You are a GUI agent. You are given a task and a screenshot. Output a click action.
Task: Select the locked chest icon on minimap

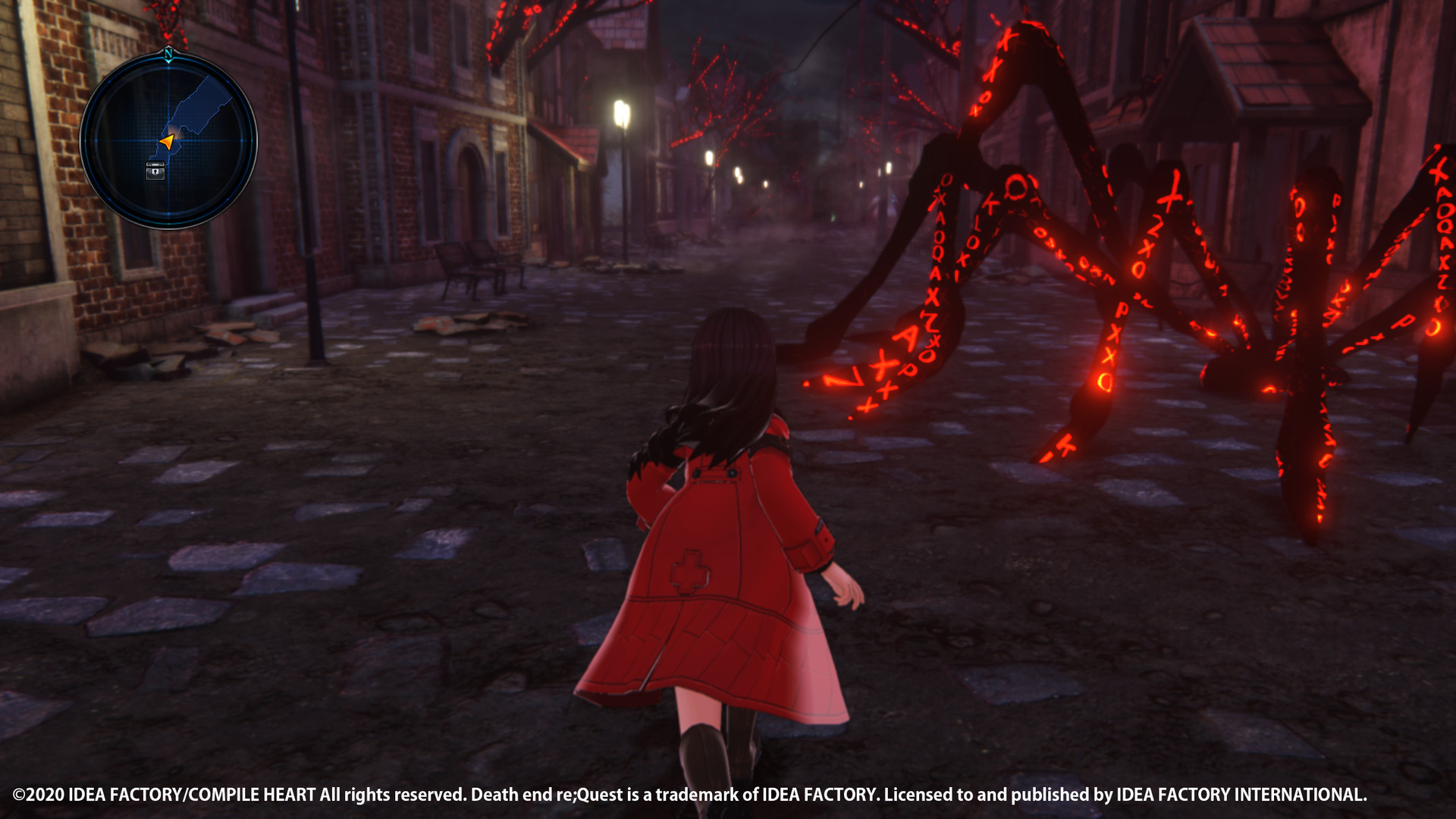coord(155,171)
